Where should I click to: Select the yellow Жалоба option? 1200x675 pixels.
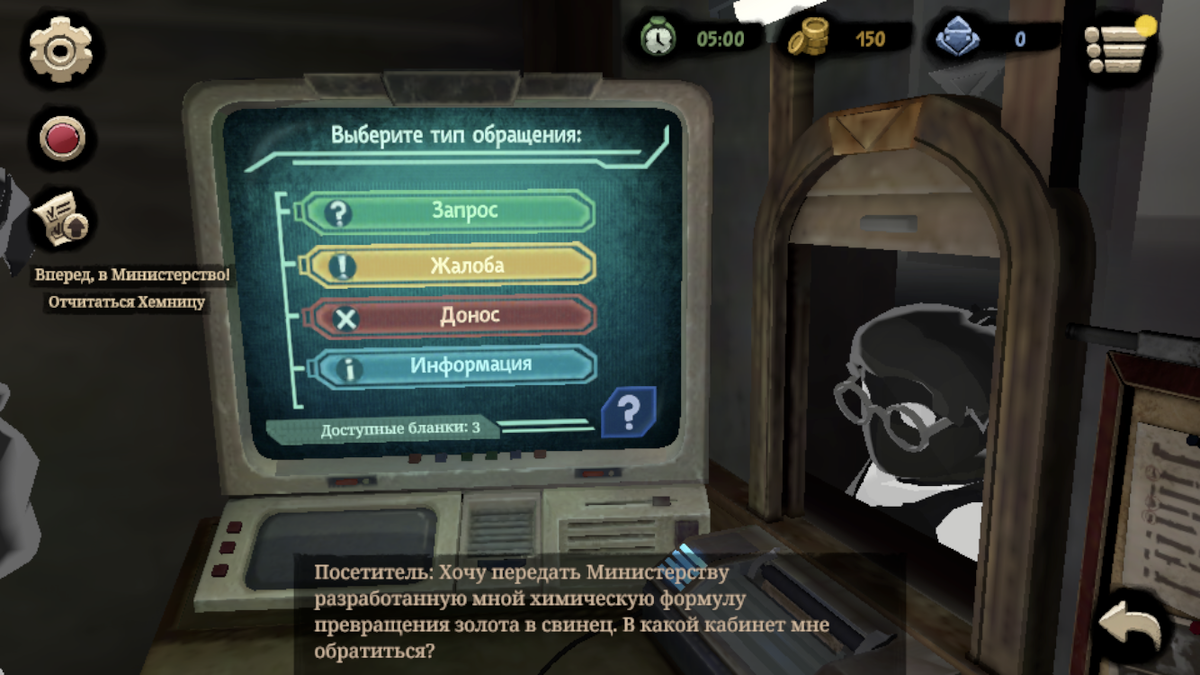point(447,265)
